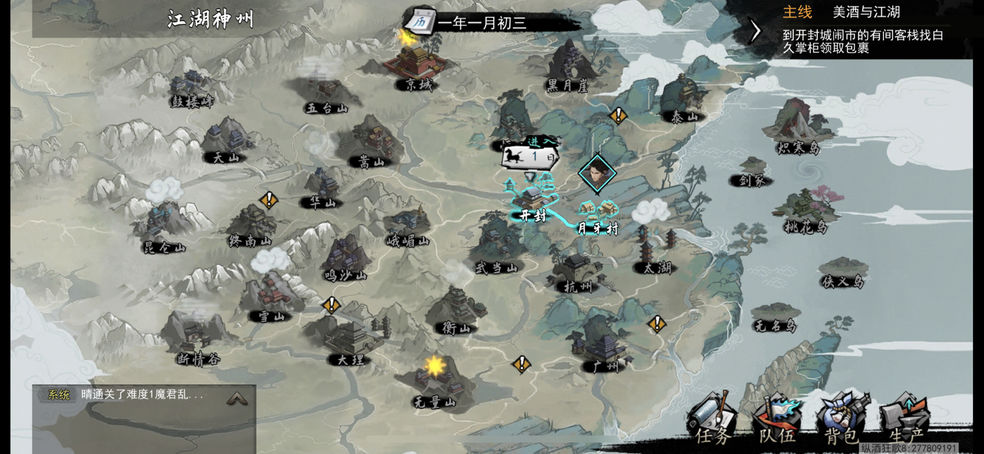
Task: Open the 任务 quest menu
Action: [714, 420]
